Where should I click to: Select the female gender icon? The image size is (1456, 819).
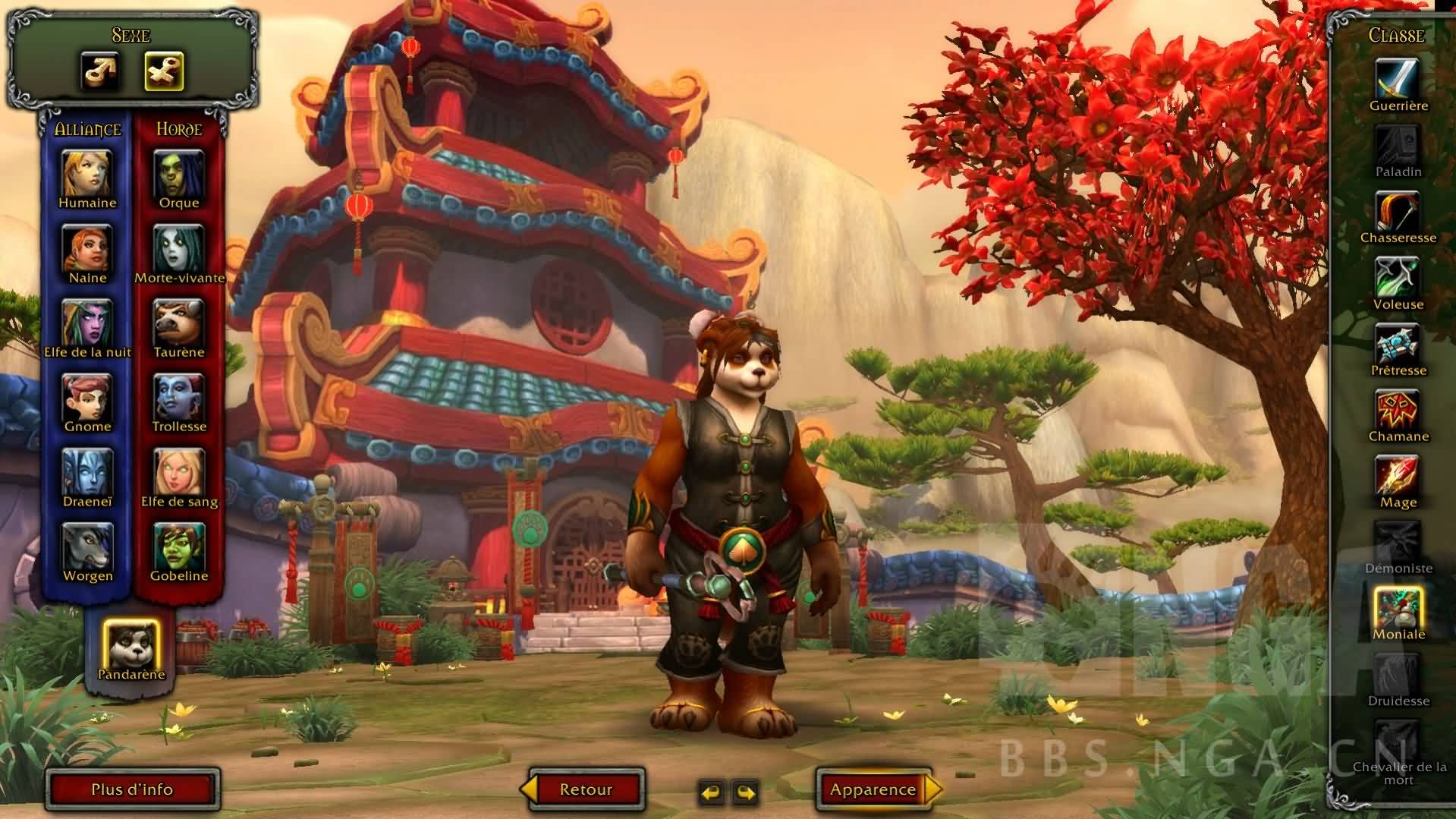coord(164,71)
